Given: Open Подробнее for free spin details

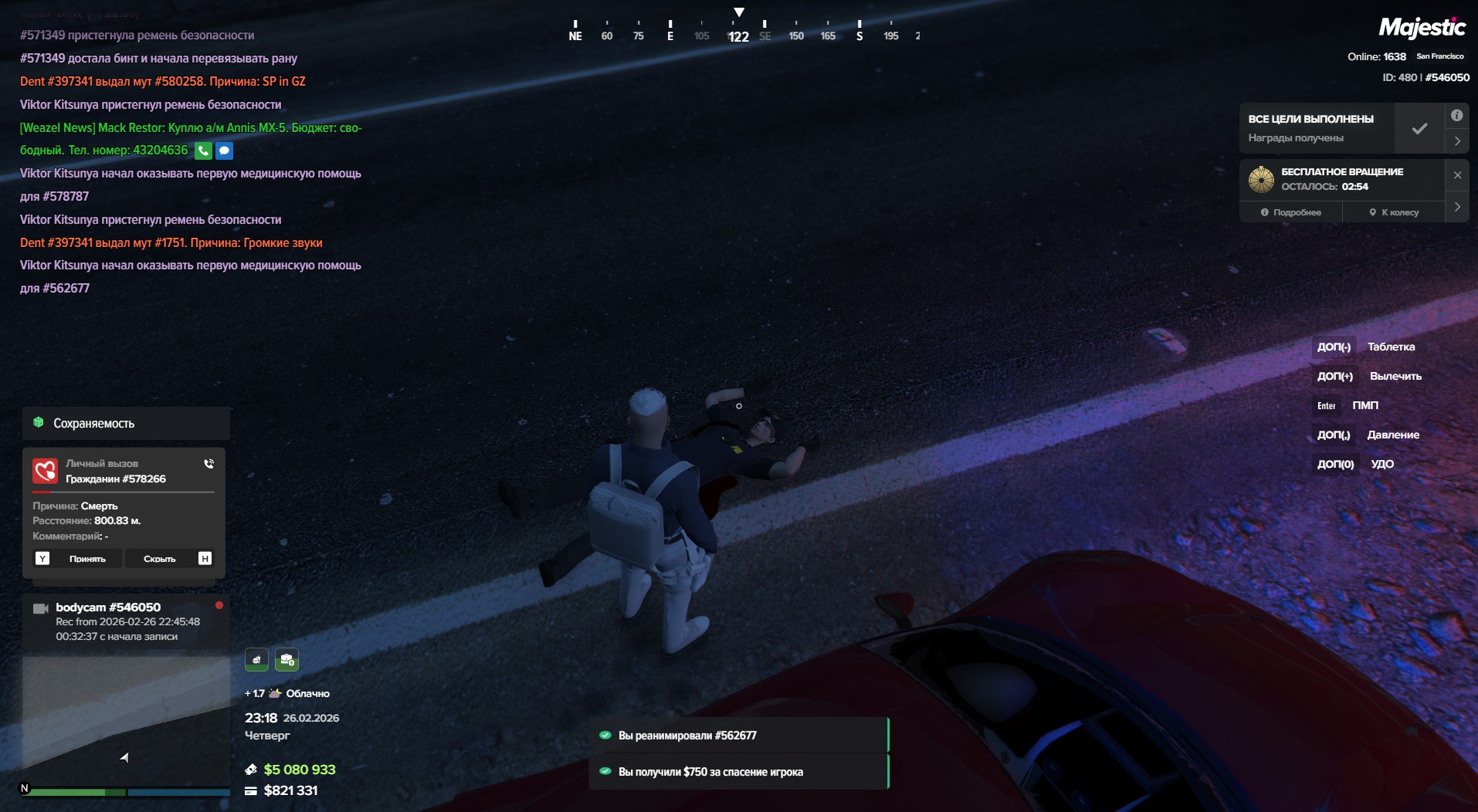Looking at the screenshot, I should pos(1290,212).
